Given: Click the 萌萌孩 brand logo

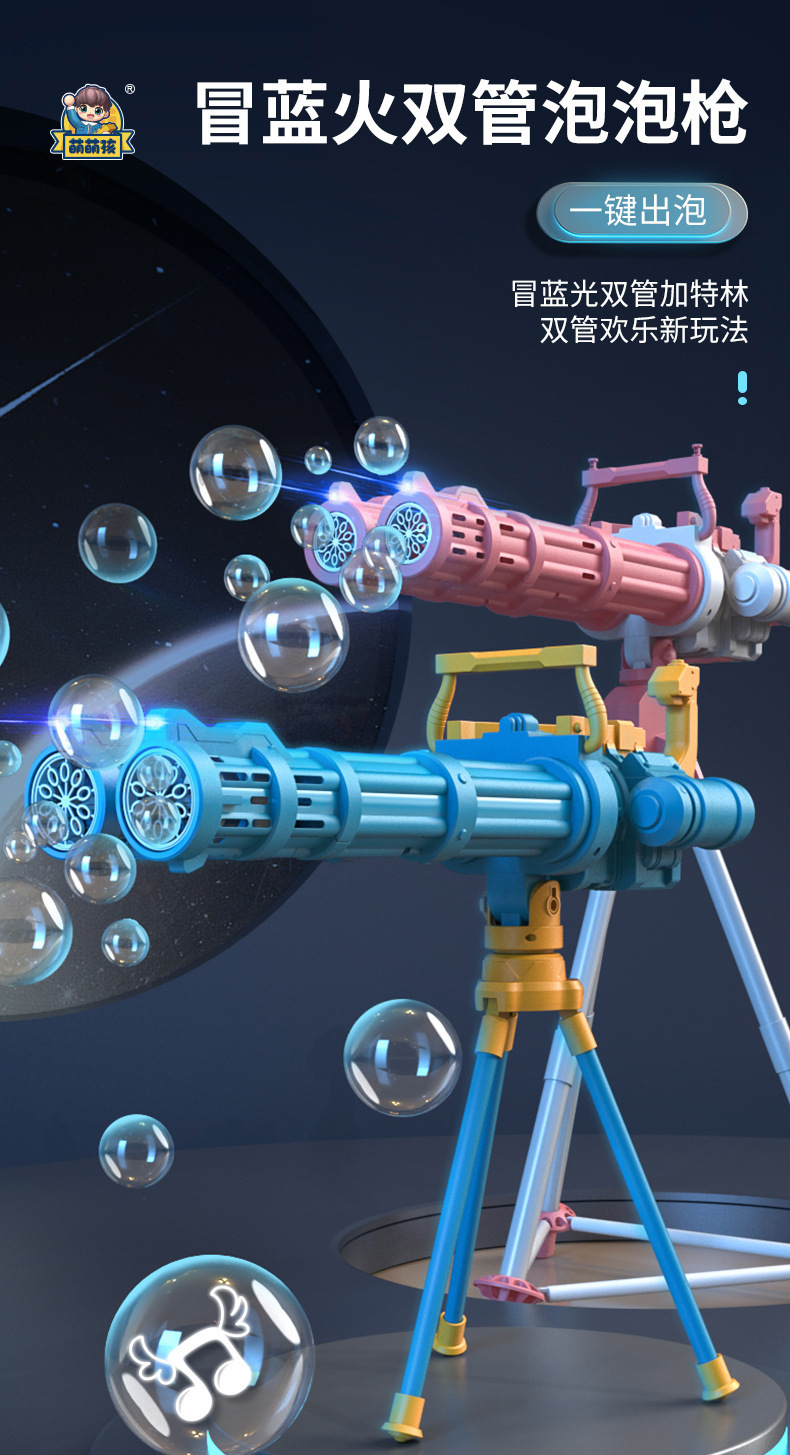Looking at the screenshot, I should tap(92, 124).
